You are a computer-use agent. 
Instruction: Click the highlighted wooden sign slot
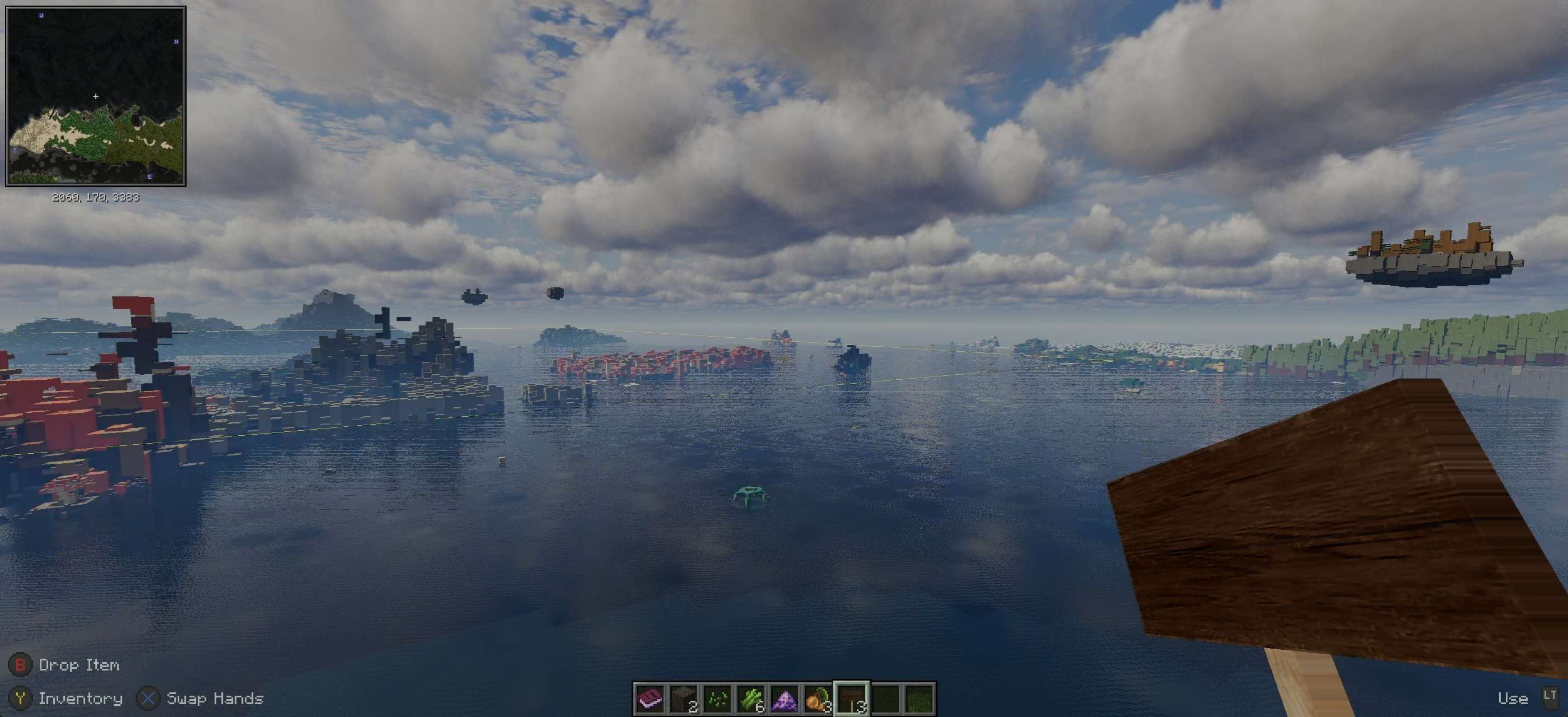click(x=852, y=698)
